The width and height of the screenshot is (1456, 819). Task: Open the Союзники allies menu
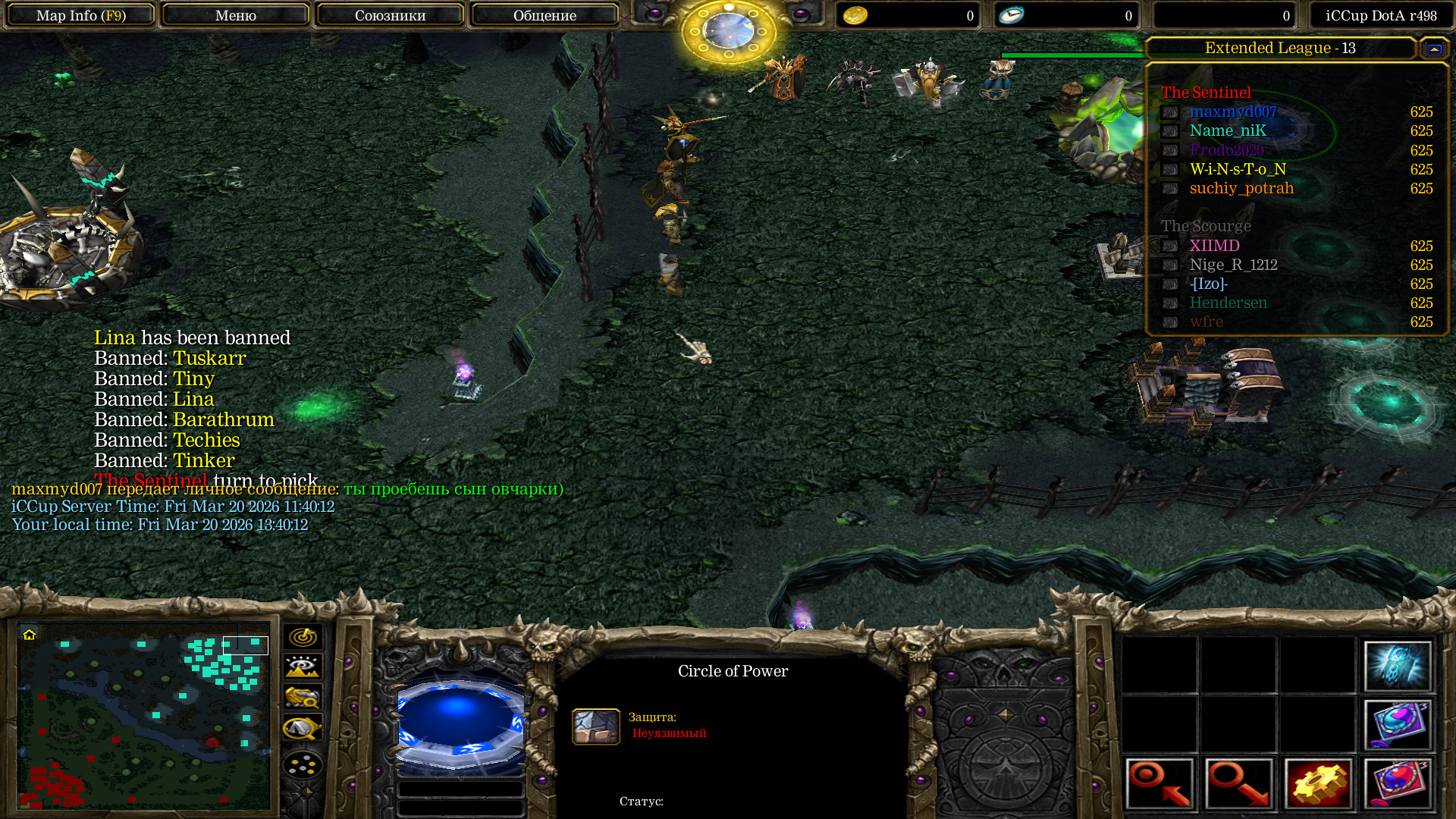pyautogui.click(x=390, y=15)
